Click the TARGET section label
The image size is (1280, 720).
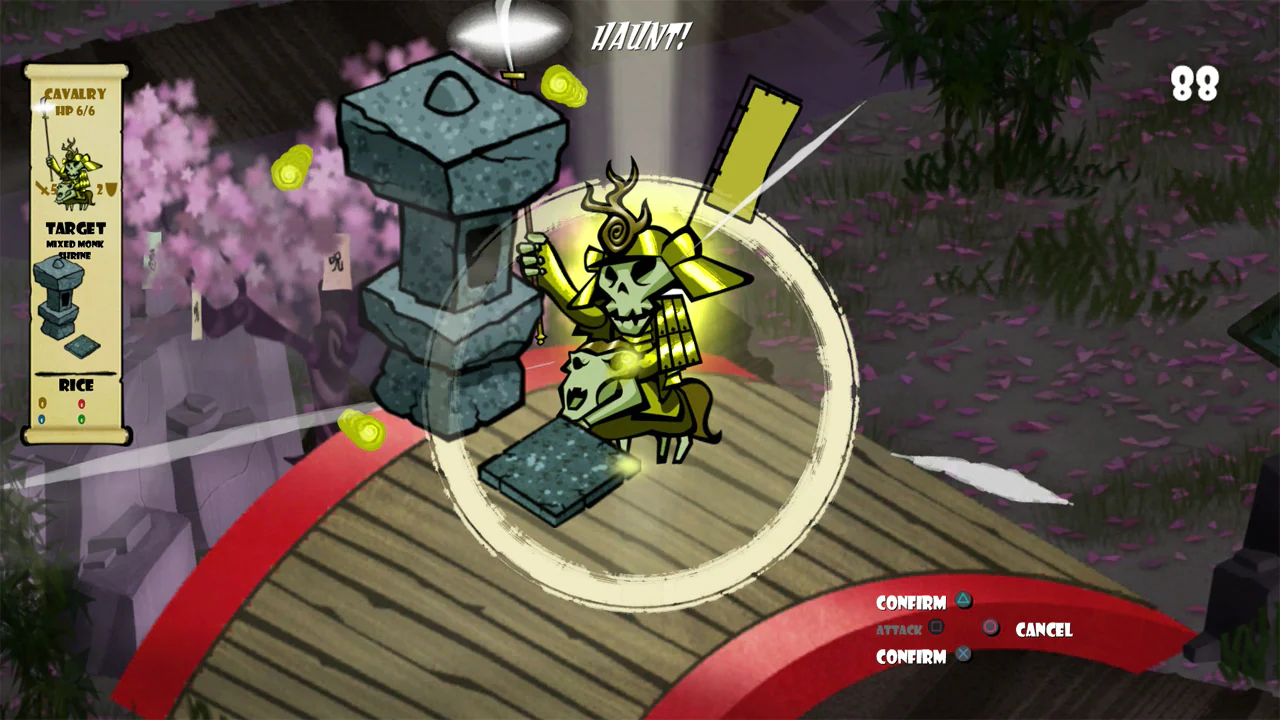[x=77, y=227]
